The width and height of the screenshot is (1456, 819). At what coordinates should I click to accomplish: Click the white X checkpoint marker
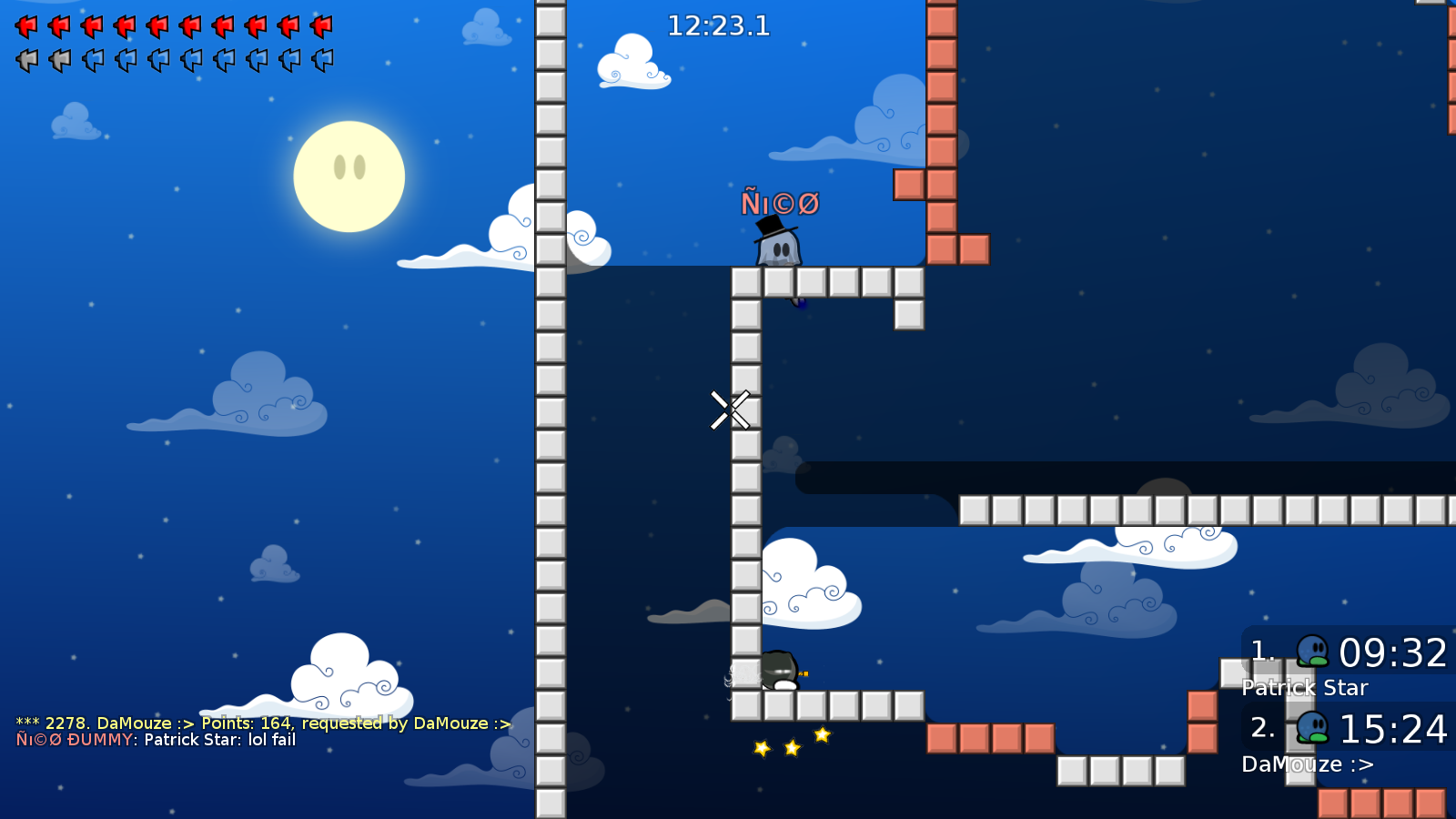pos(729,409)
